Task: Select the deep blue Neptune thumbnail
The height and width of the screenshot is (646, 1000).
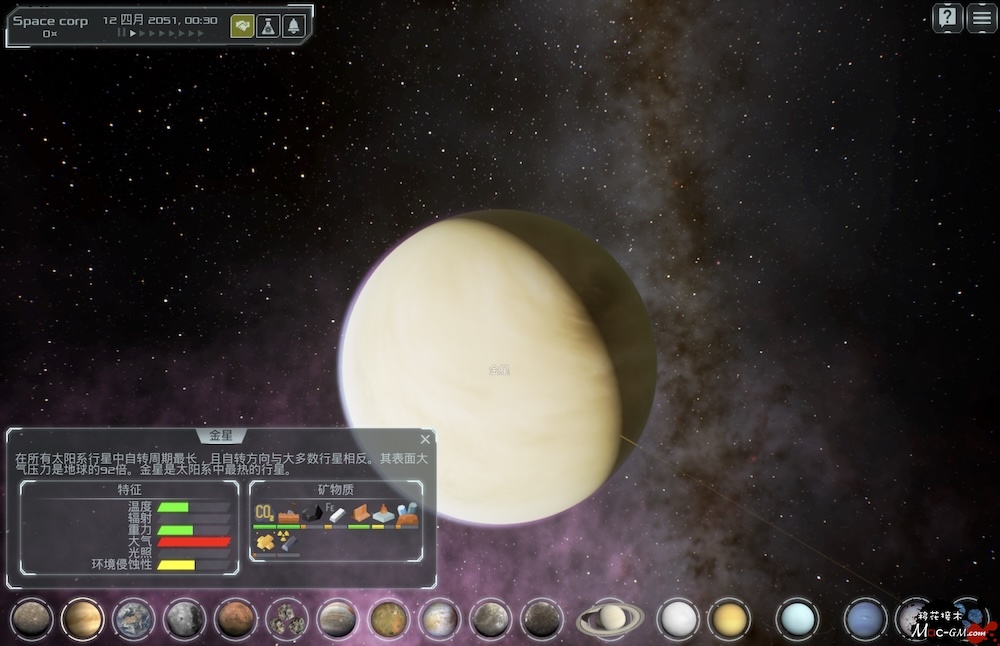Action: 864,619
